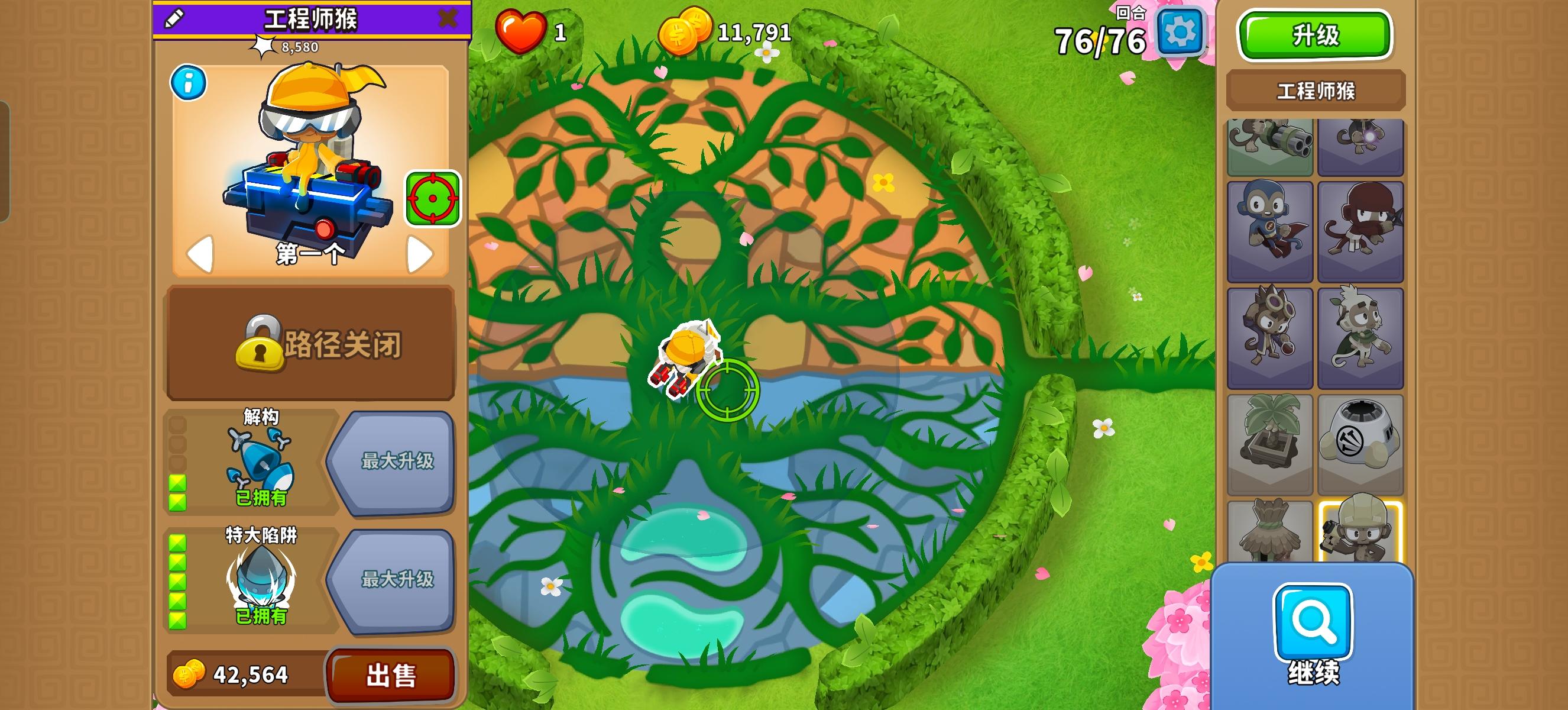Toggle the green crosshair targeting button

[433, 197]
